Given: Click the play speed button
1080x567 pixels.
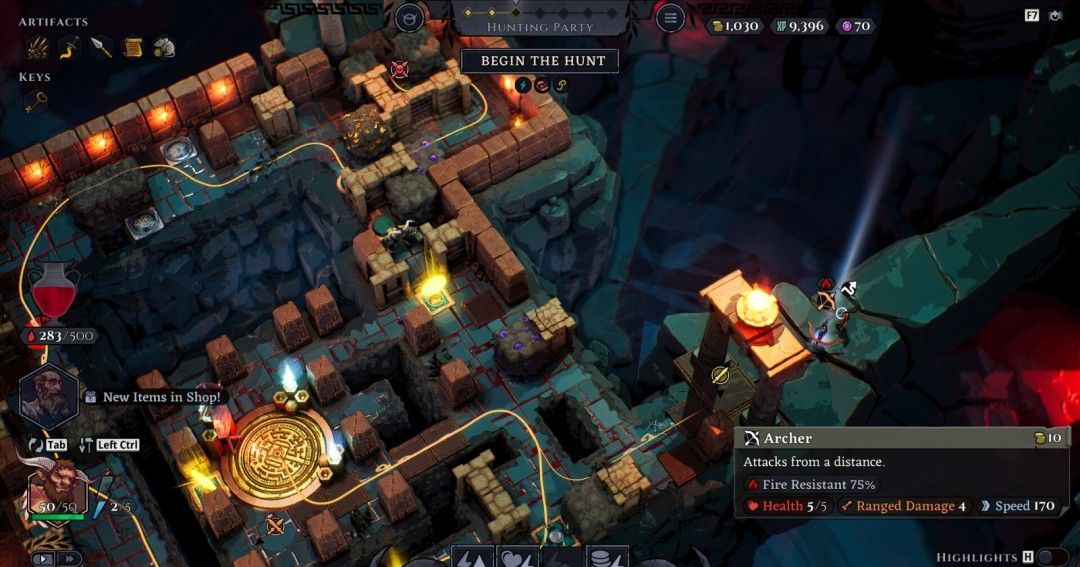Looking at the screenshot, I should [x=43, y=559].
